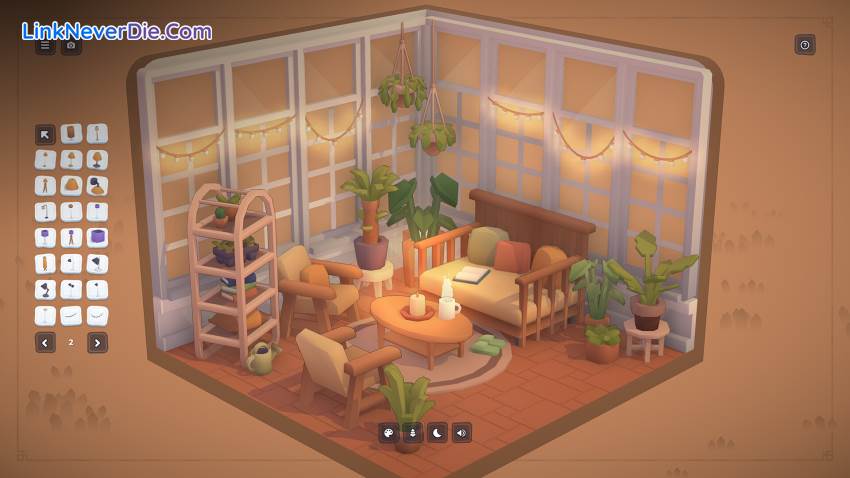Select the brown wooden panel item
The height and width of the screenshot is (478, 850).
[71, 134]
